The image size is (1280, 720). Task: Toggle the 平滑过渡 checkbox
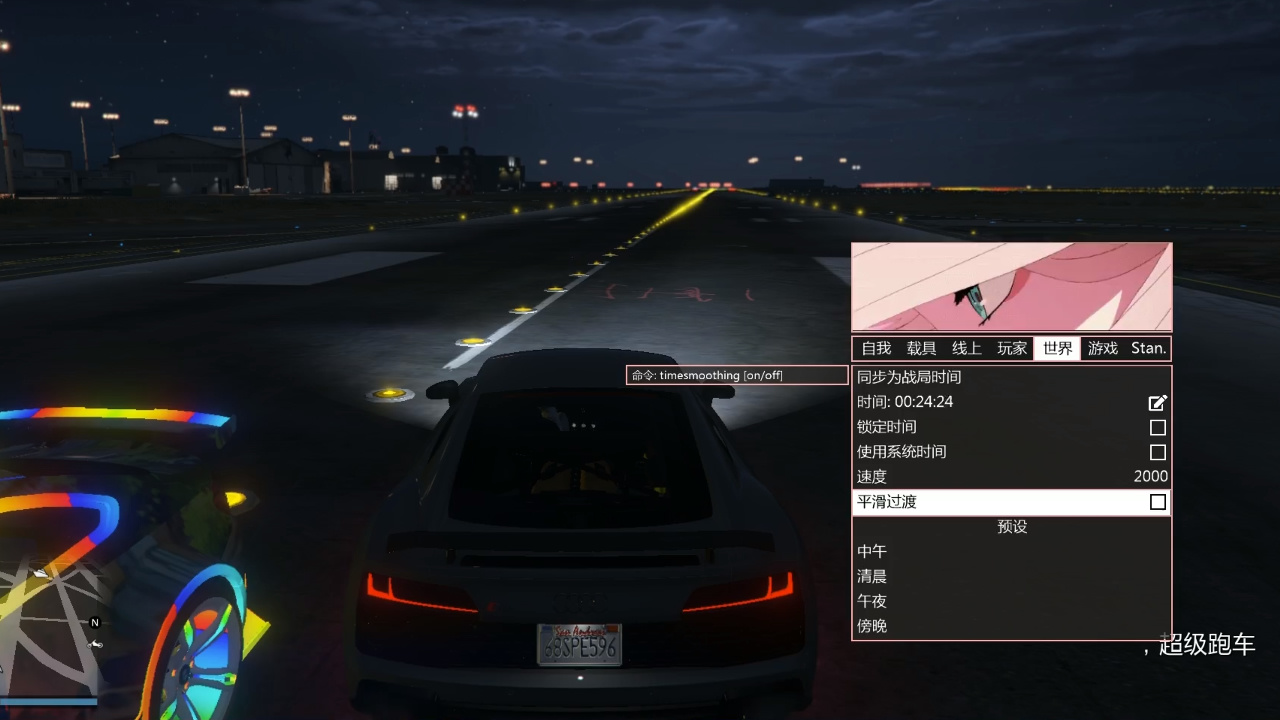(x=1157, y=502)
